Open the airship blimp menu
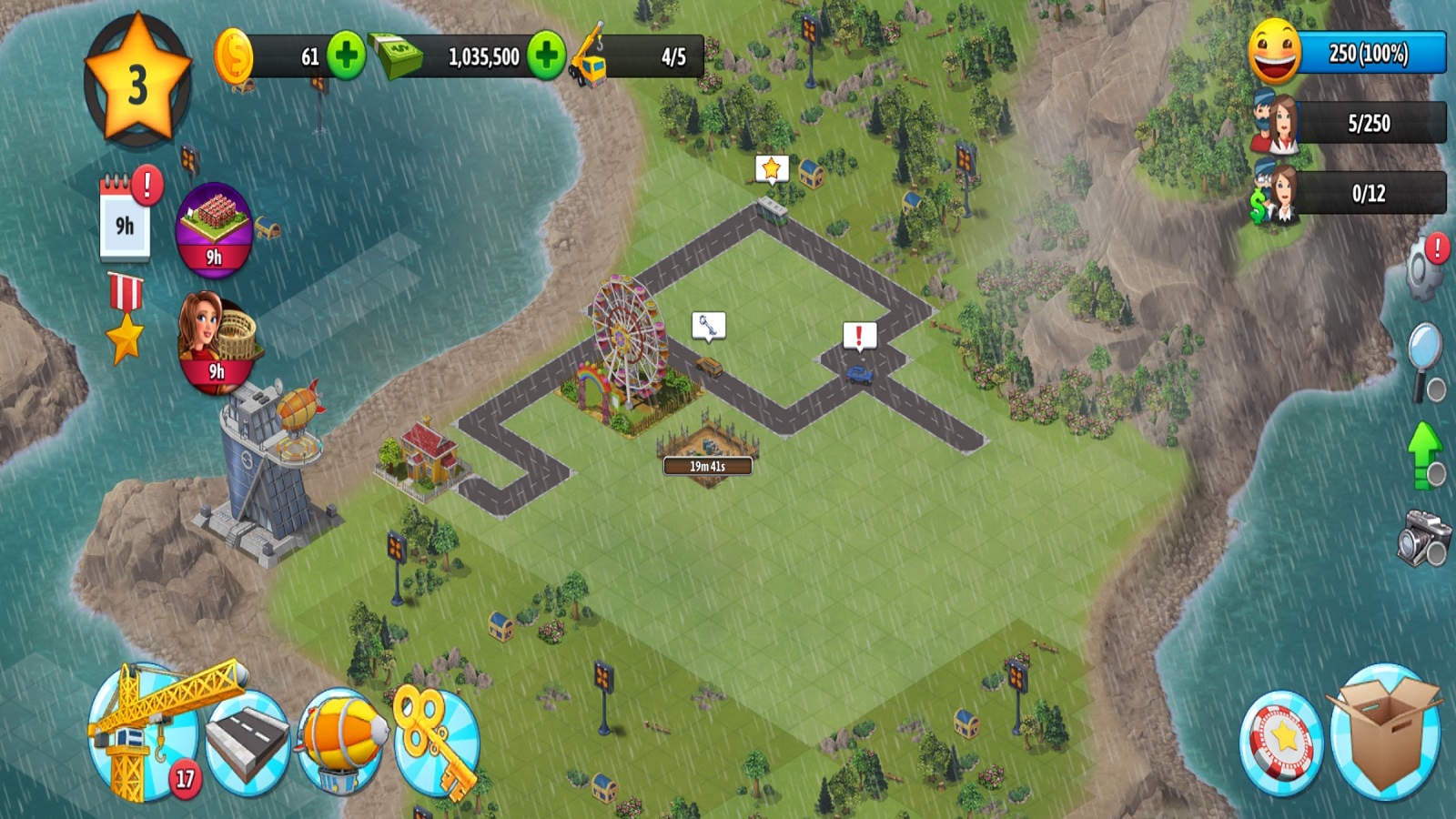Image resolution: width=1456 pixels, height=819 pixels. (341, 739)
